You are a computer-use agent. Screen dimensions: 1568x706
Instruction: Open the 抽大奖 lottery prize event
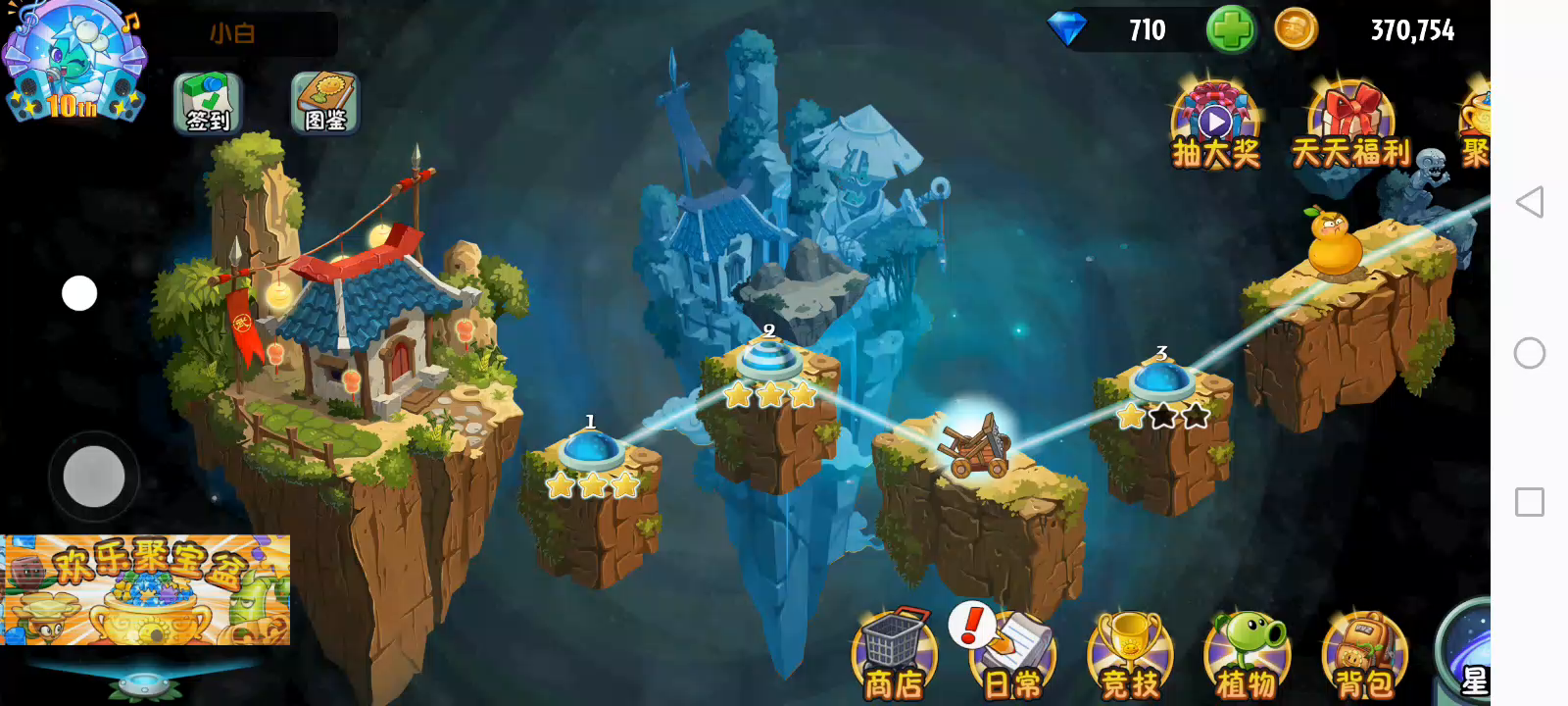point(1215,127)
